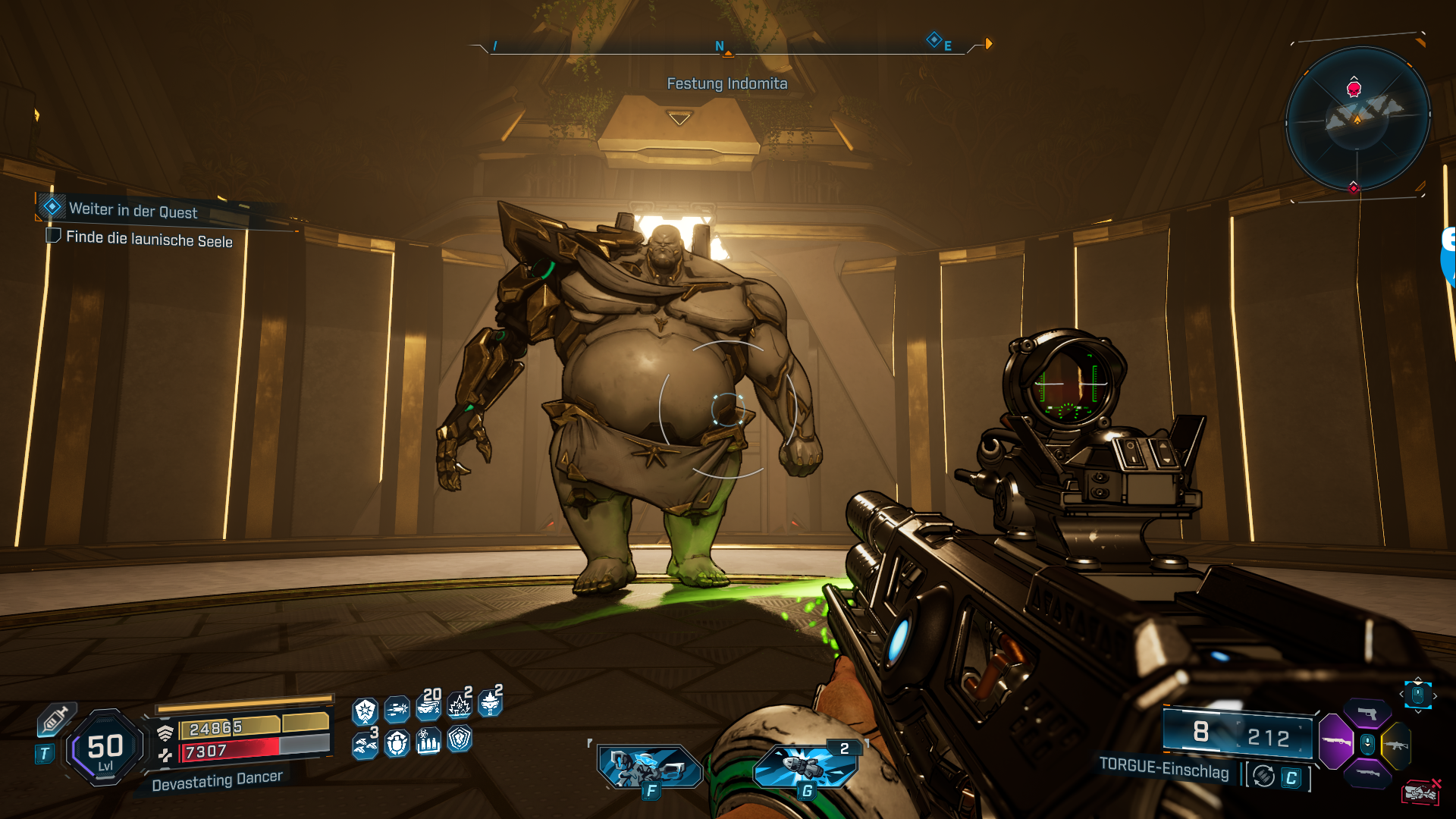Click the red crossed-out vehicle icon
Image resolution: width=1456 pixels, height=819 pixels.
pos(1421,792)
